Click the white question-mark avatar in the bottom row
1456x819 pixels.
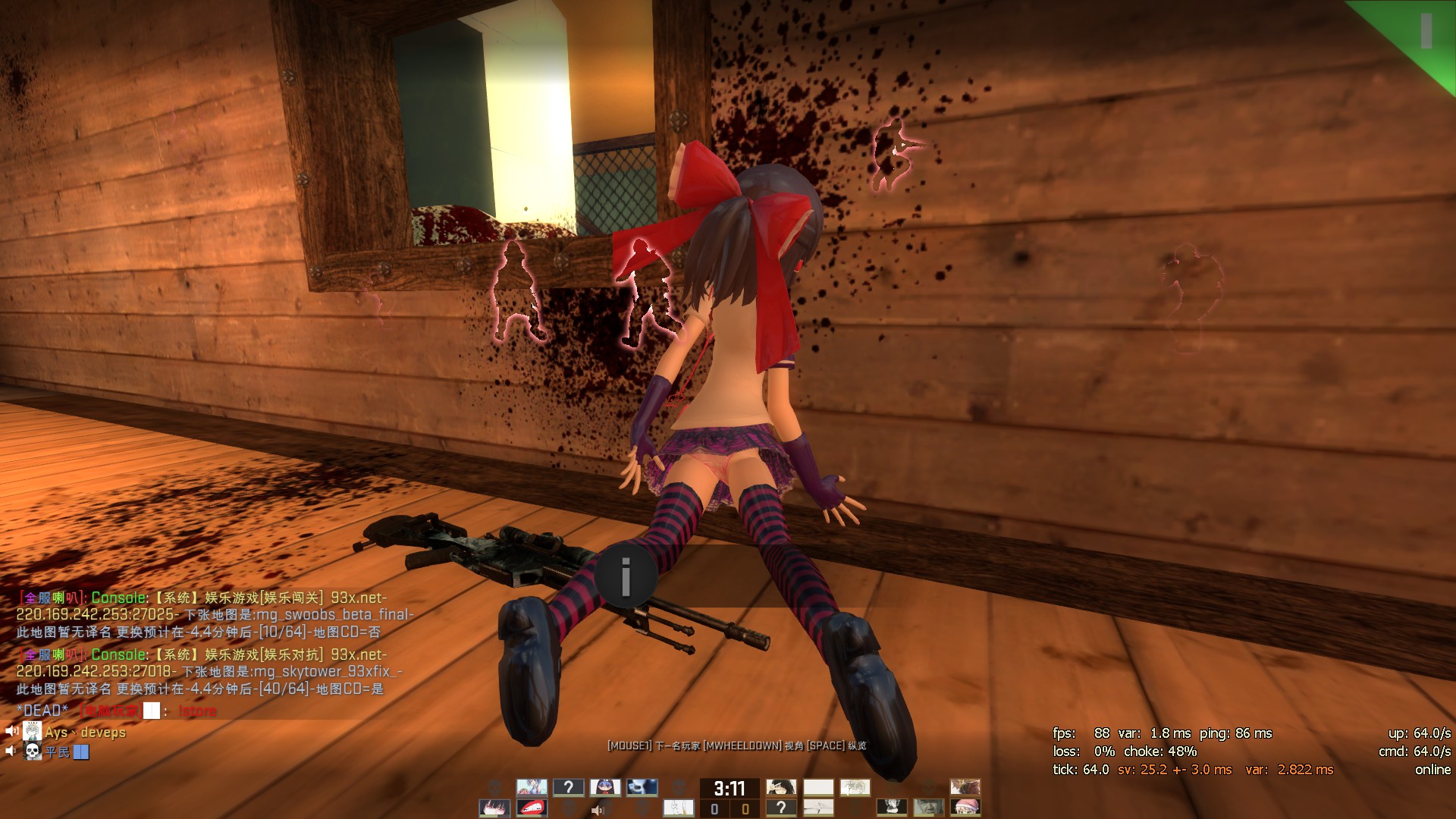[782, 808]
